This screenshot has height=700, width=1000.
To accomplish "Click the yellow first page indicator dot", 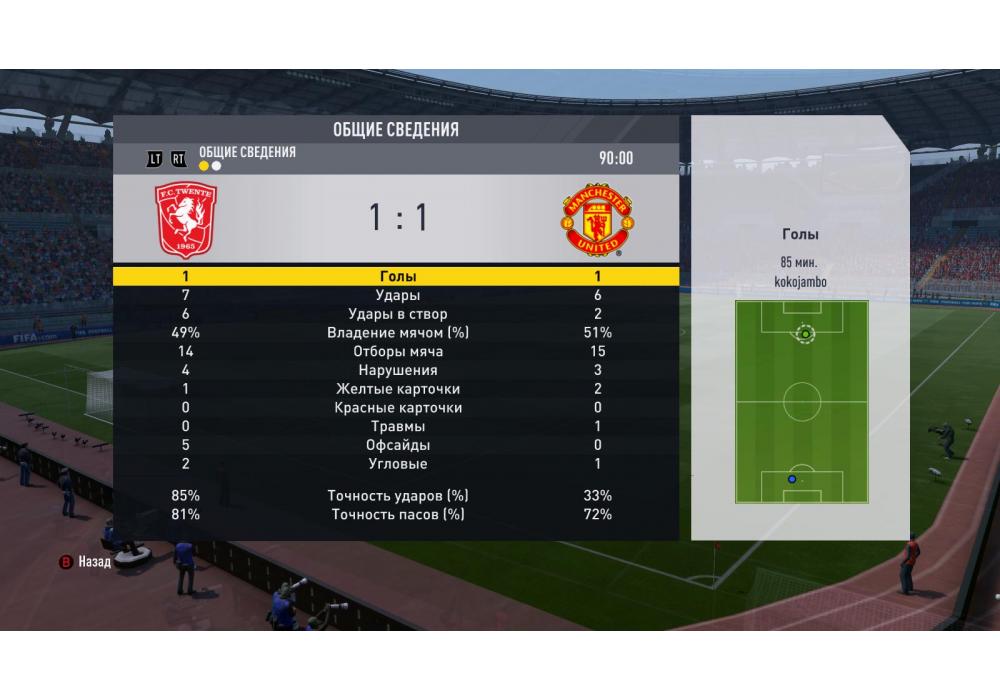I will click(x=204, y=166).
